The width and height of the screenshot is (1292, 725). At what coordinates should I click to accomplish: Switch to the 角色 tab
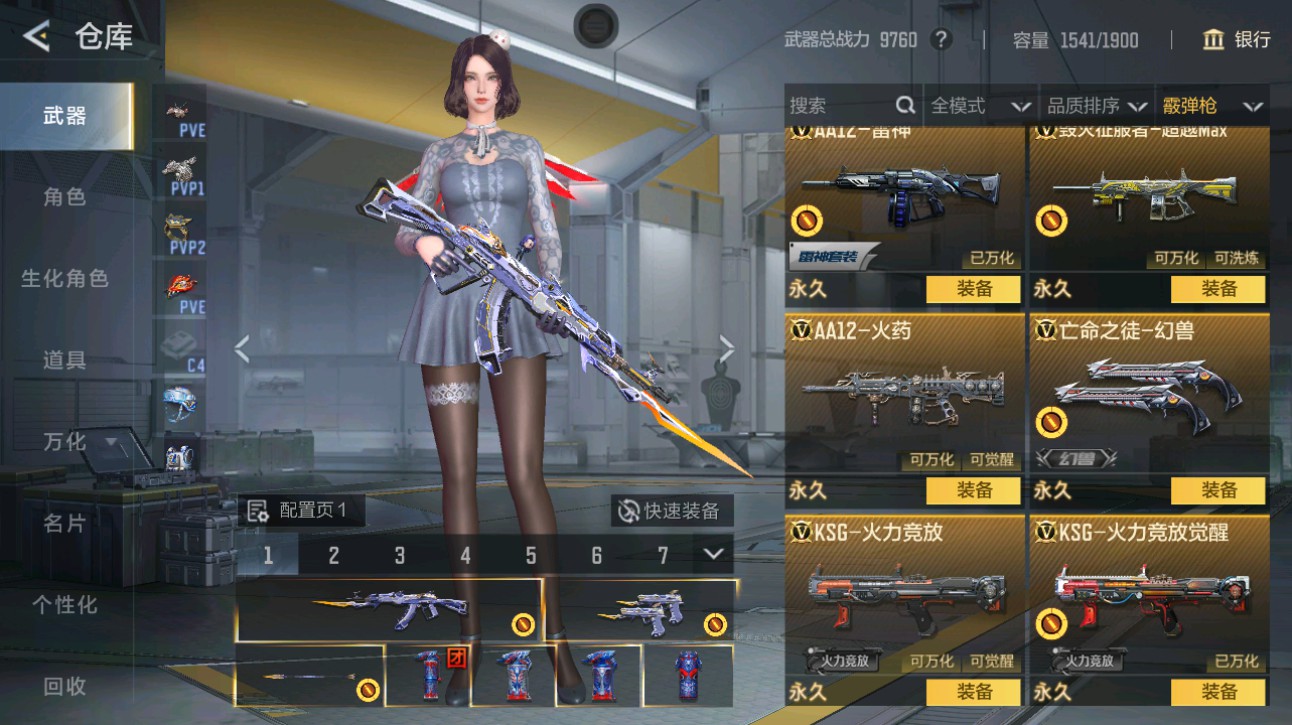65,197
